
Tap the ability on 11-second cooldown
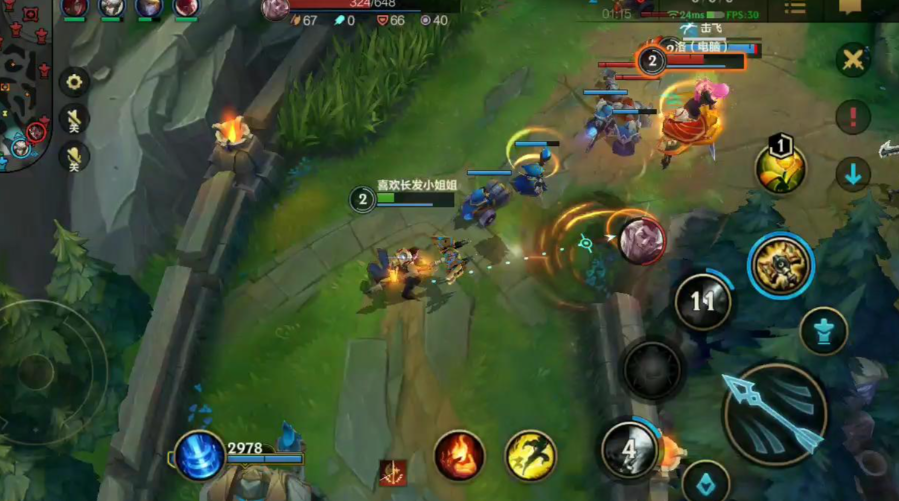[x=703, y=301]
